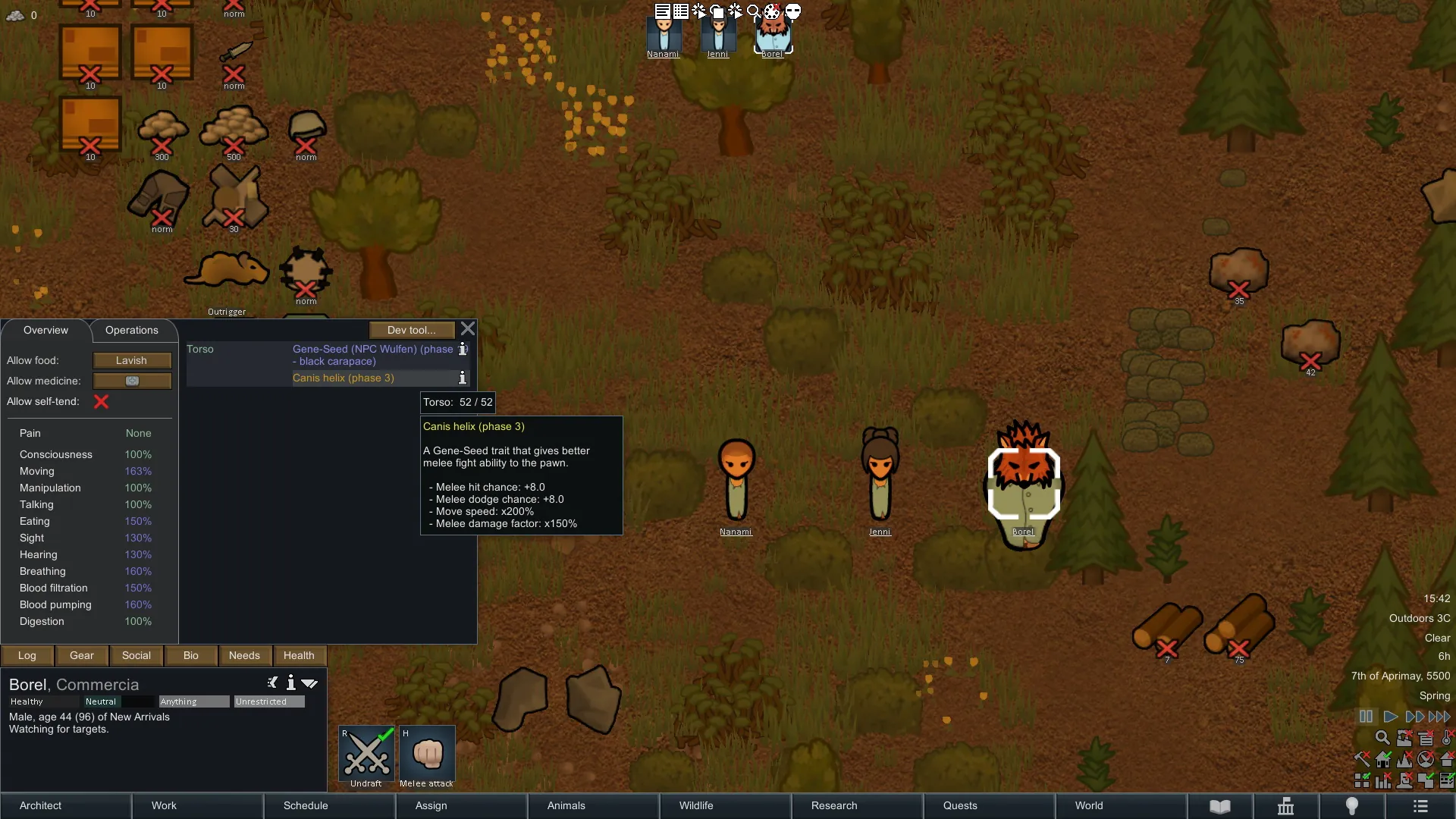Image resolution: width=1456 pixels, height=819 pixels.
Task: Activate the Melee attack command
Action: point(427,756)
